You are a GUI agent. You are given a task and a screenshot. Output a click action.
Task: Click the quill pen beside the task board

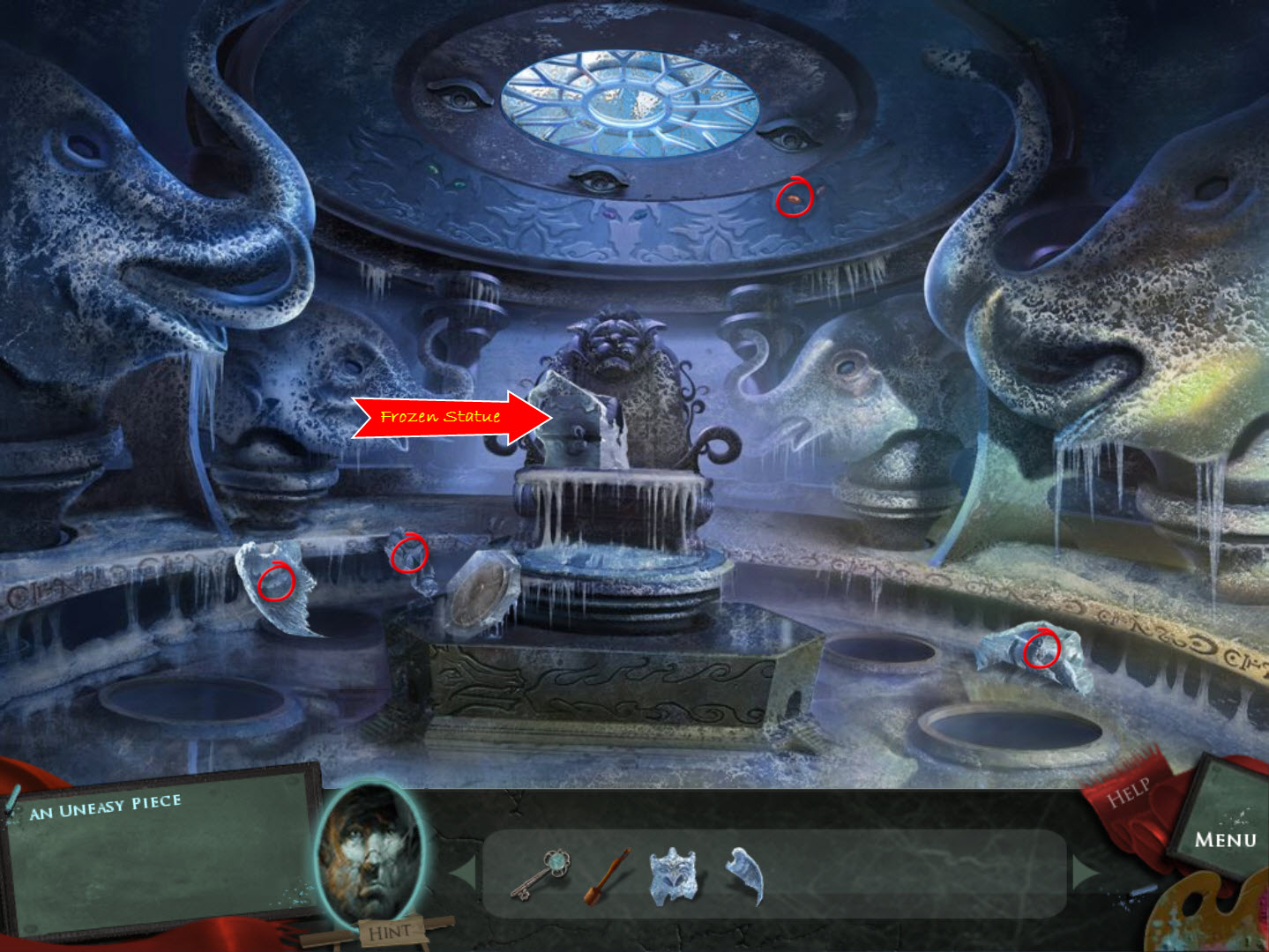tap(12, 798)
